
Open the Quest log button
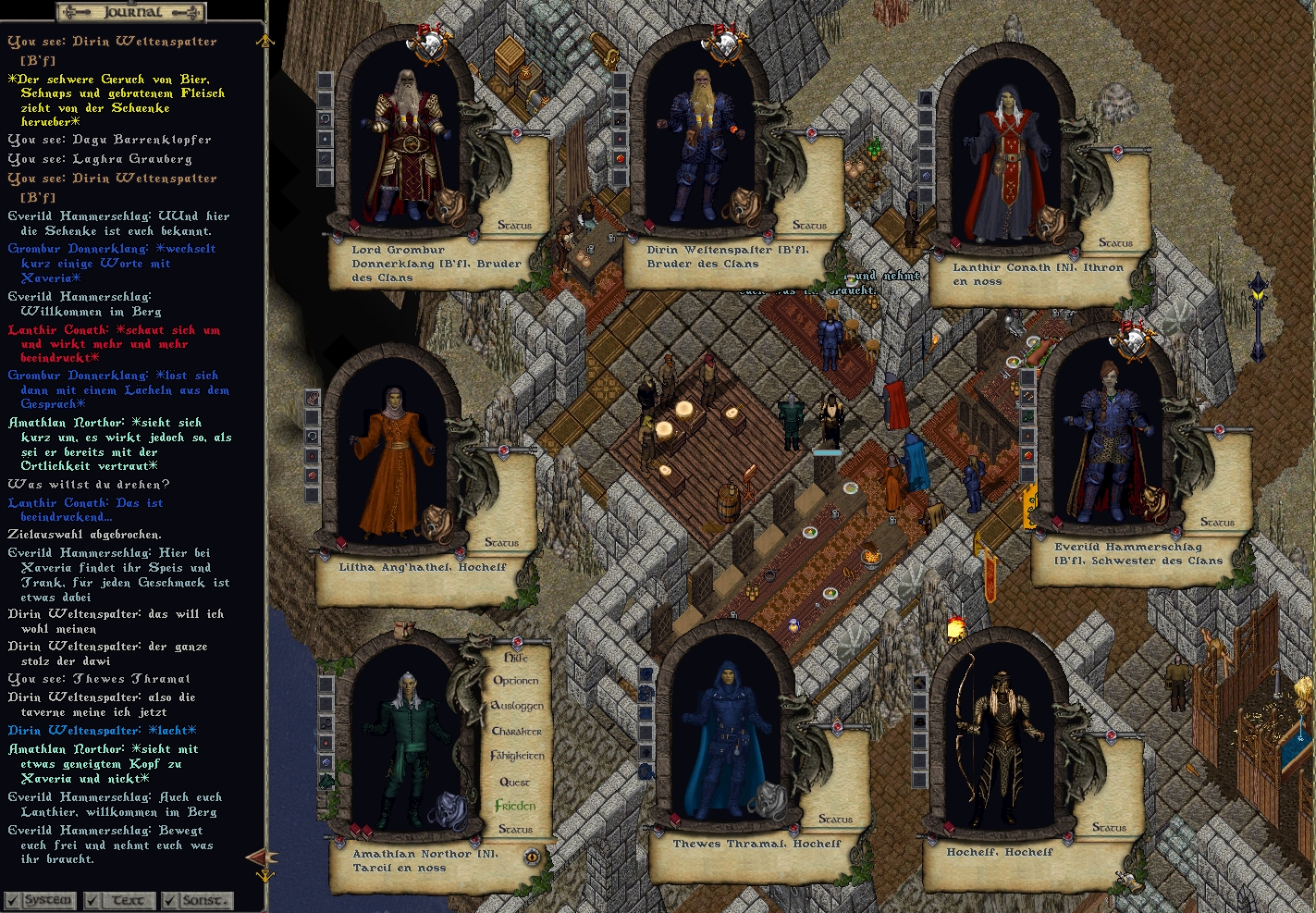(515, 782)
